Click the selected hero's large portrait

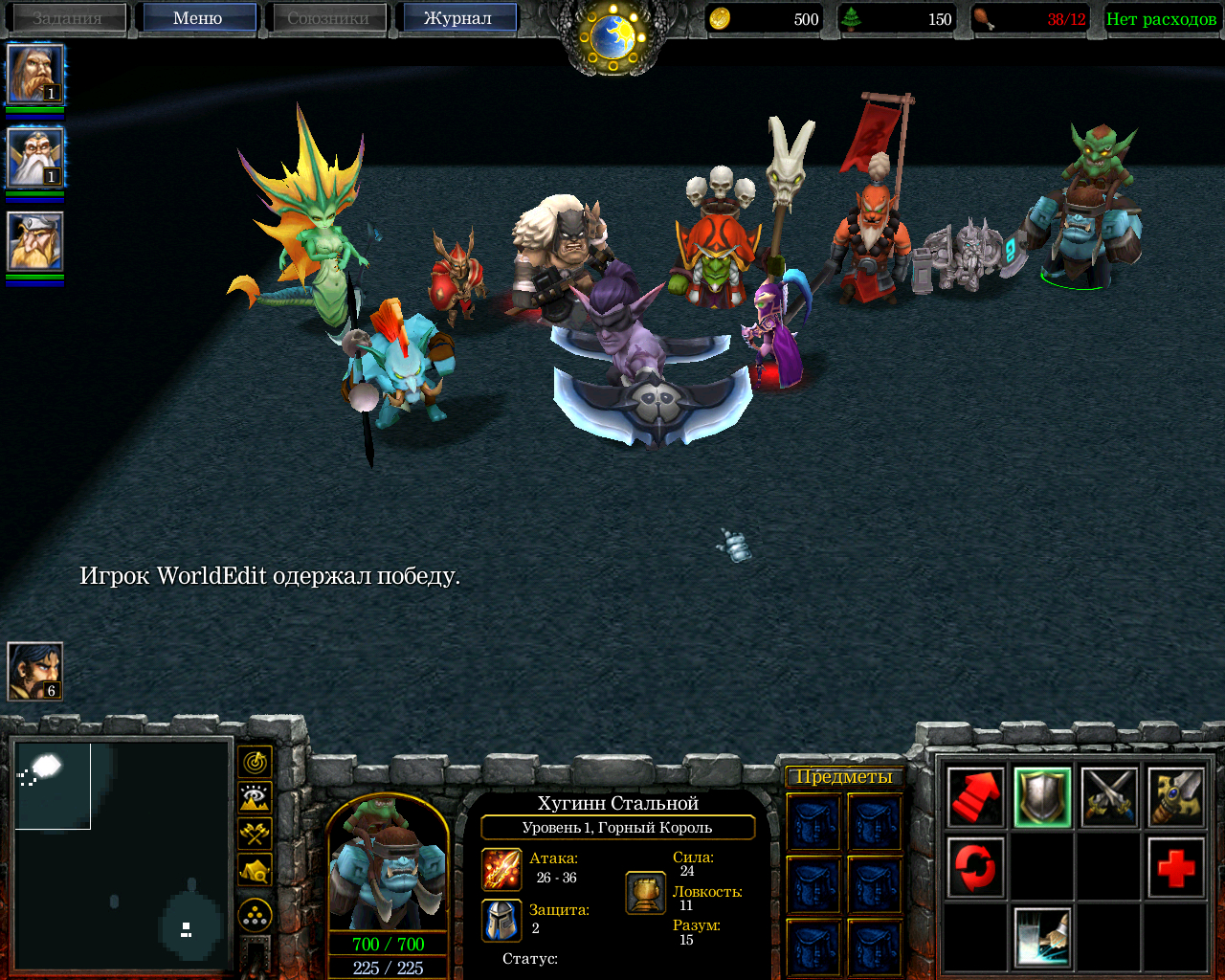(x=388, y=861)
